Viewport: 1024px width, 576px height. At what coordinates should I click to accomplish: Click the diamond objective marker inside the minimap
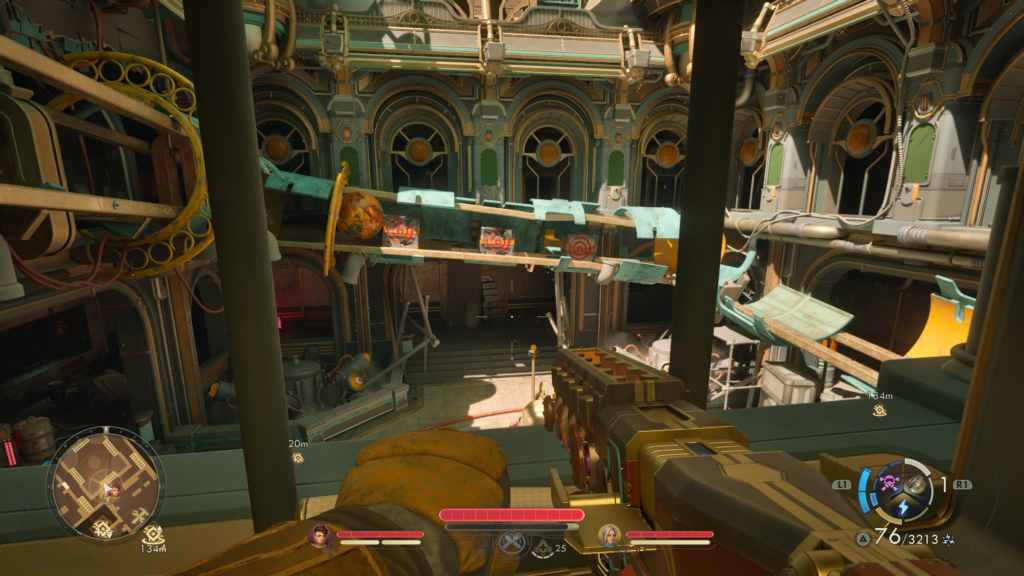(x=101, y=527)
